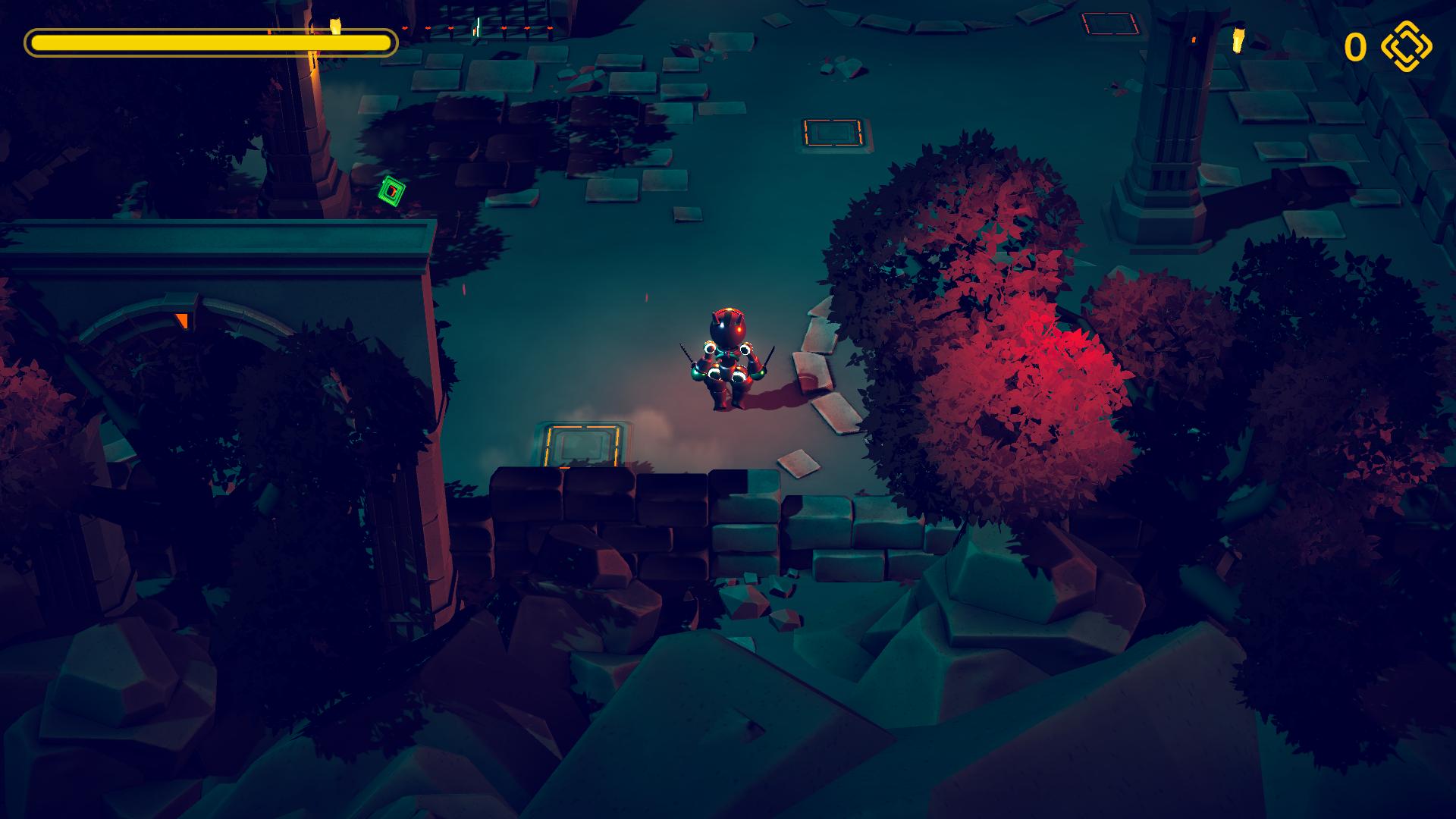Click the orange pressure plate in upper center

[x=832, y=133]
